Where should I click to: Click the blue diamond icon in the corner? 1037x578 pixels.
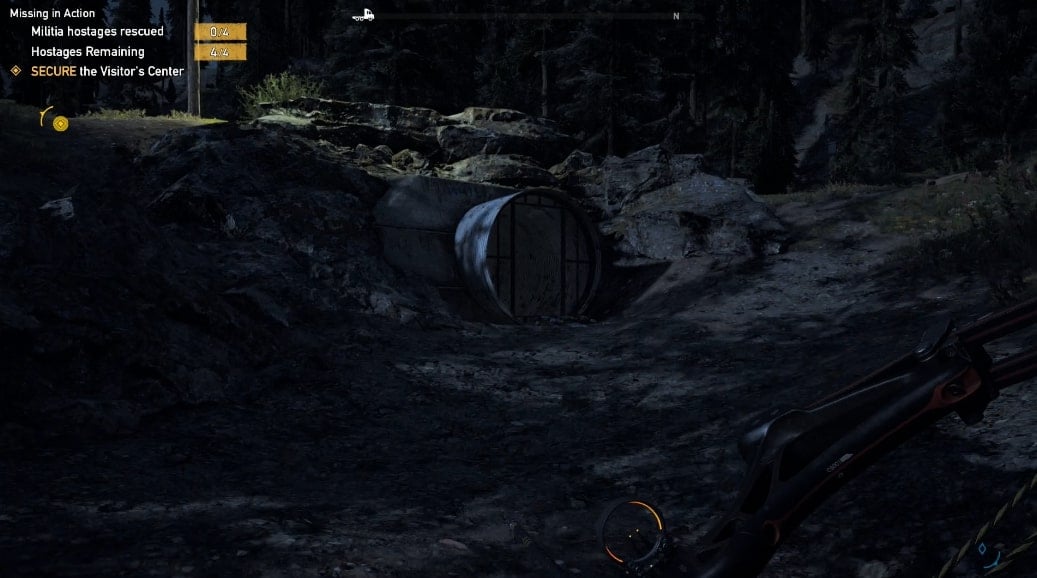982,549
